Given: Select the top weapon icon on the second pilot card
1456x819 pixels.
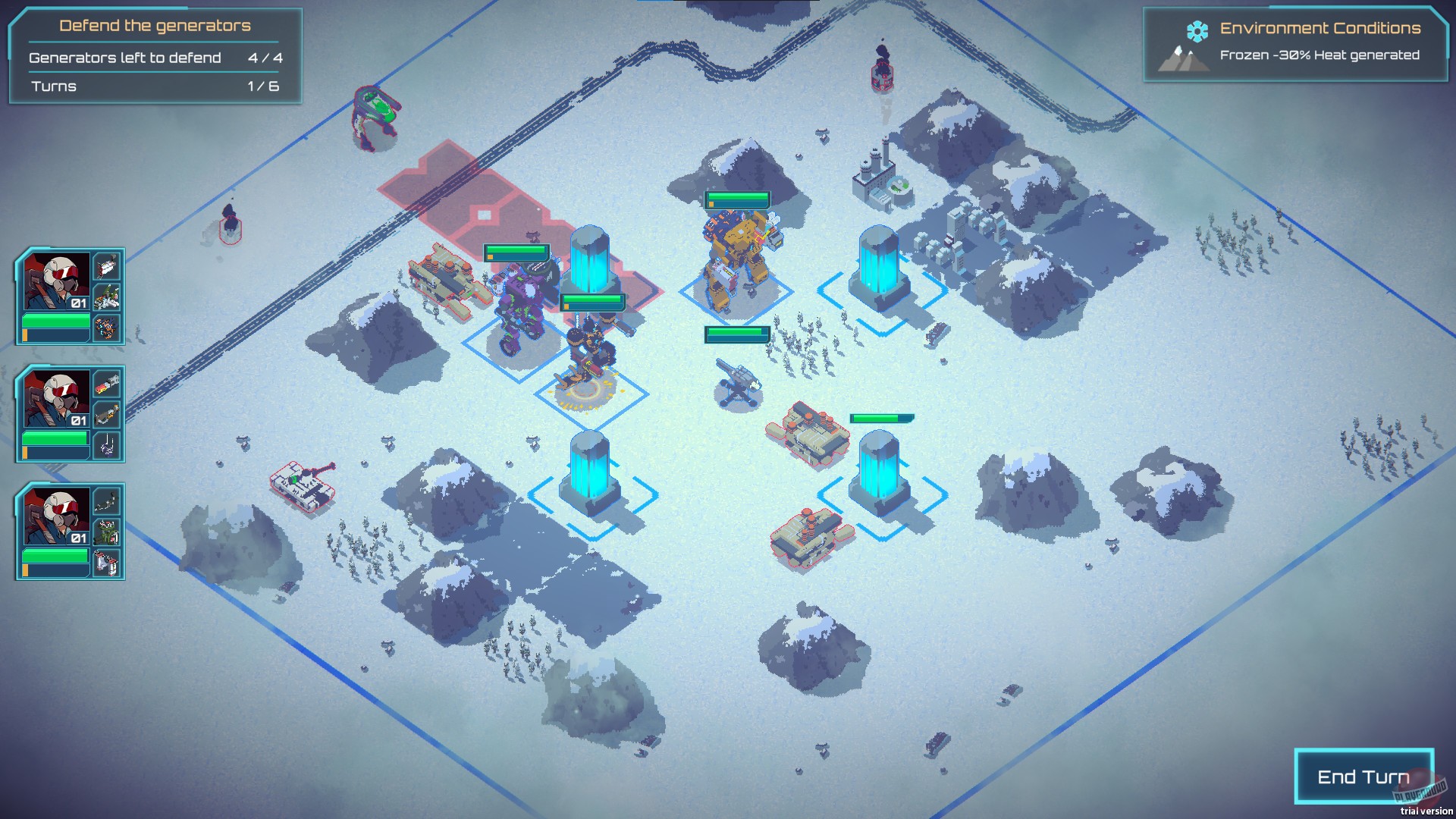Looking at the screenshot, I should pos(106,384).
